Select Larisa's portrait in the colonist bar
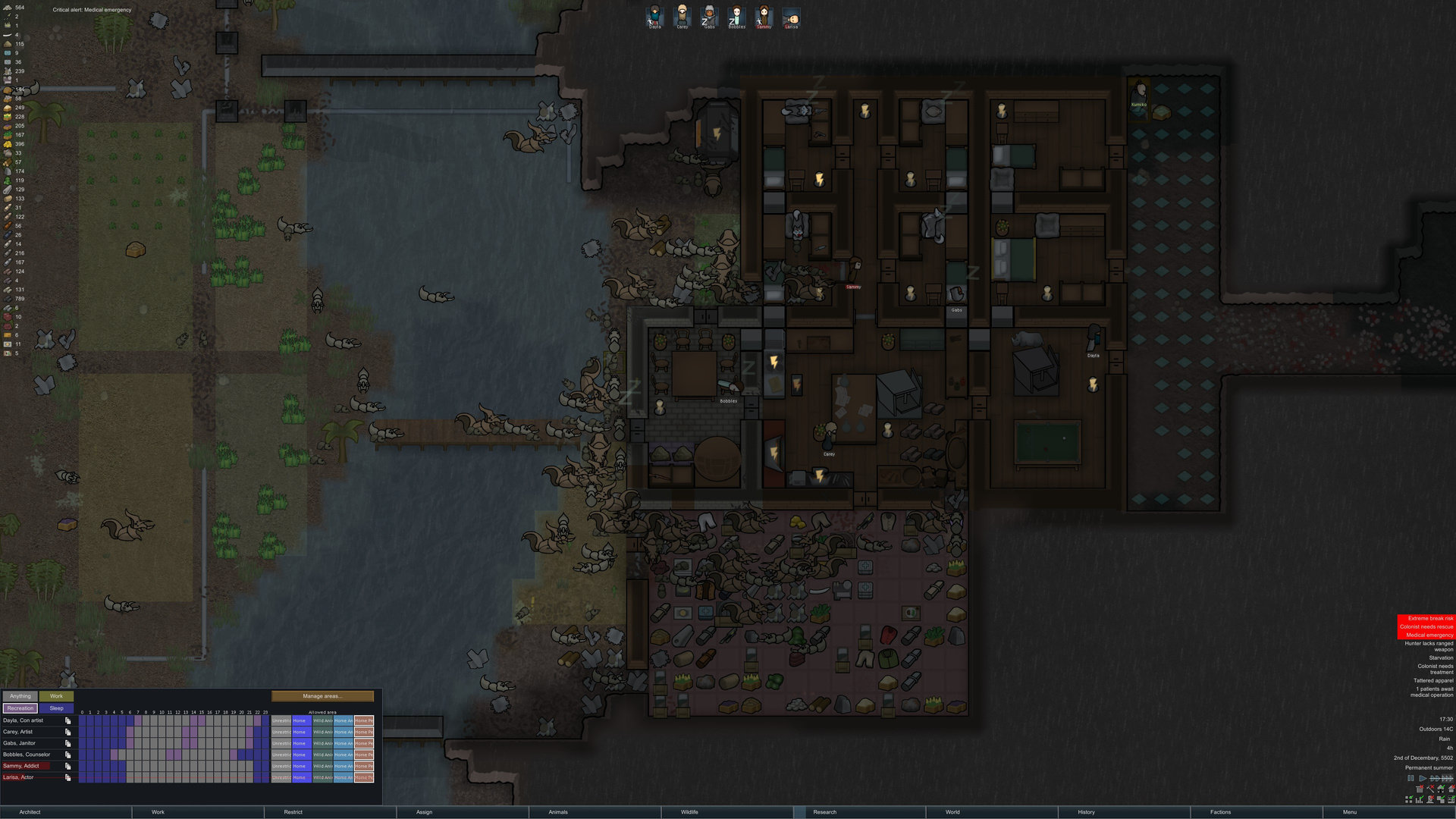This screenshot has height=819, width=1456. [791, 16]
